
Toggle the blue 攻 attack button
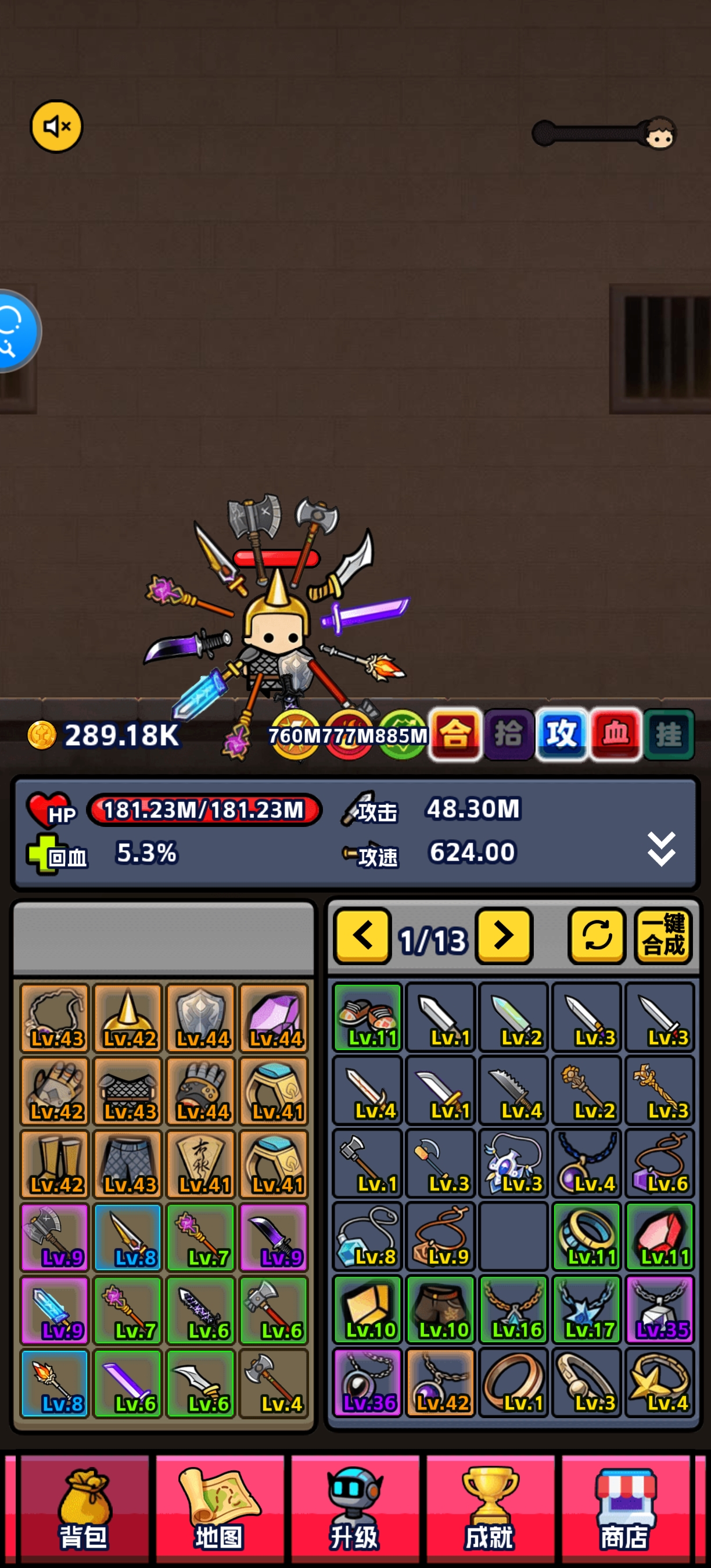(x=561, y=734)
